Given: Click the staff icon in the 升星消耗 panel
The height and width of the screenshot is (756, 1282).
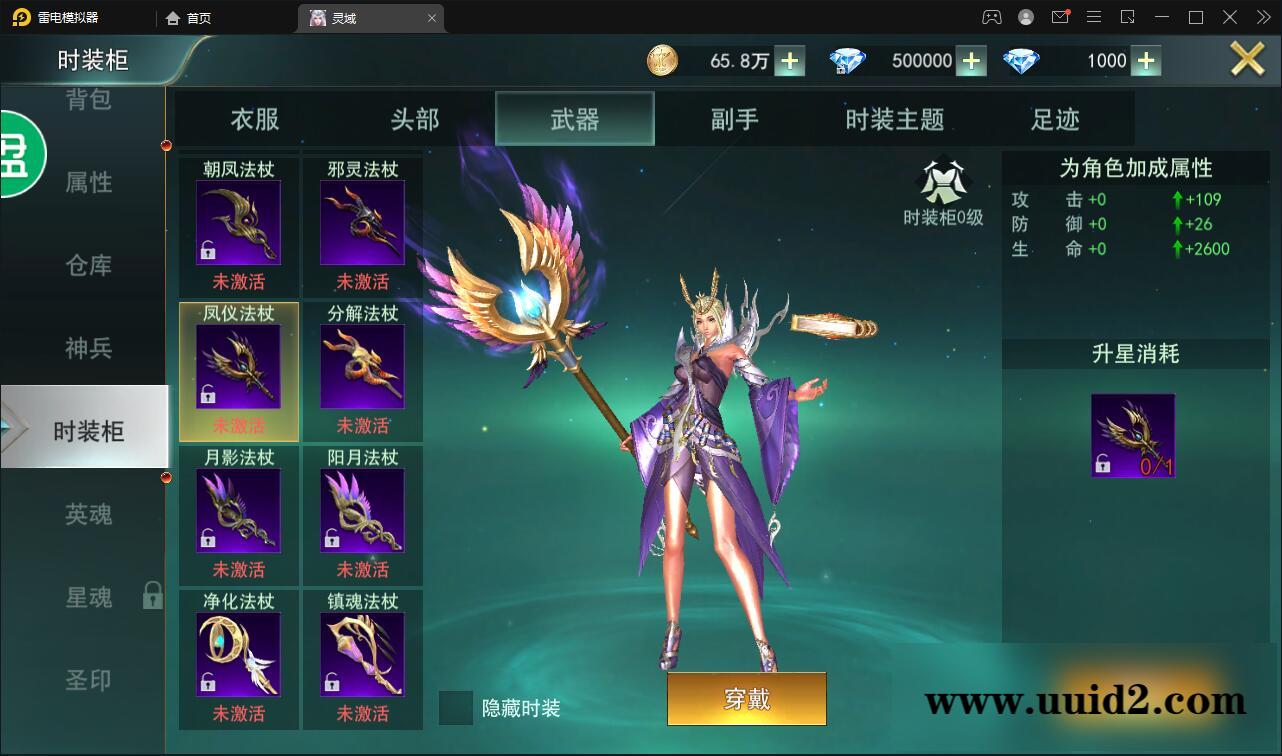Looking at the screenshot, I should pyautogui.click(x=1133, y=434).
